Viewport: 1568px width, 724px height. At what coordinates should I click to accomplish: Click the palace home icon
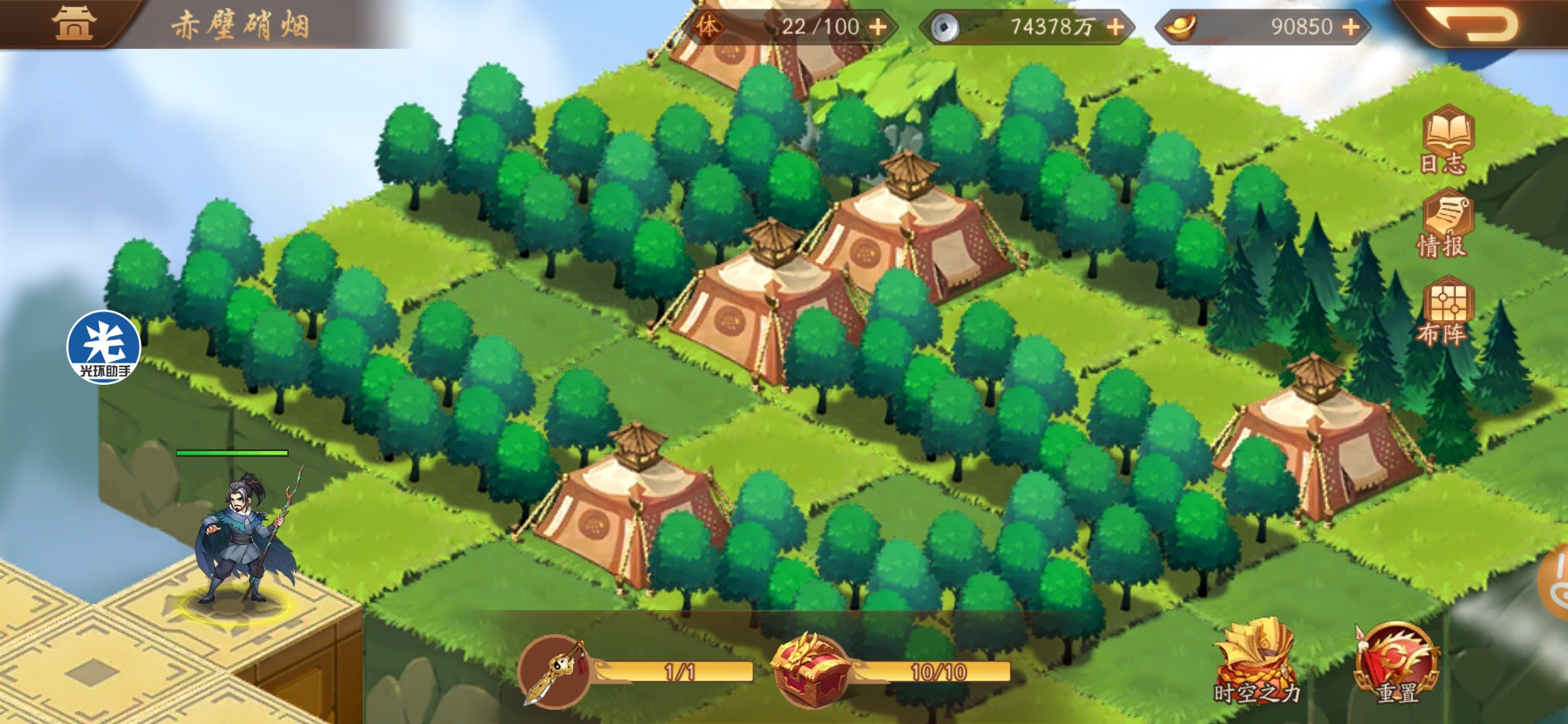click(x=74, y=23)
